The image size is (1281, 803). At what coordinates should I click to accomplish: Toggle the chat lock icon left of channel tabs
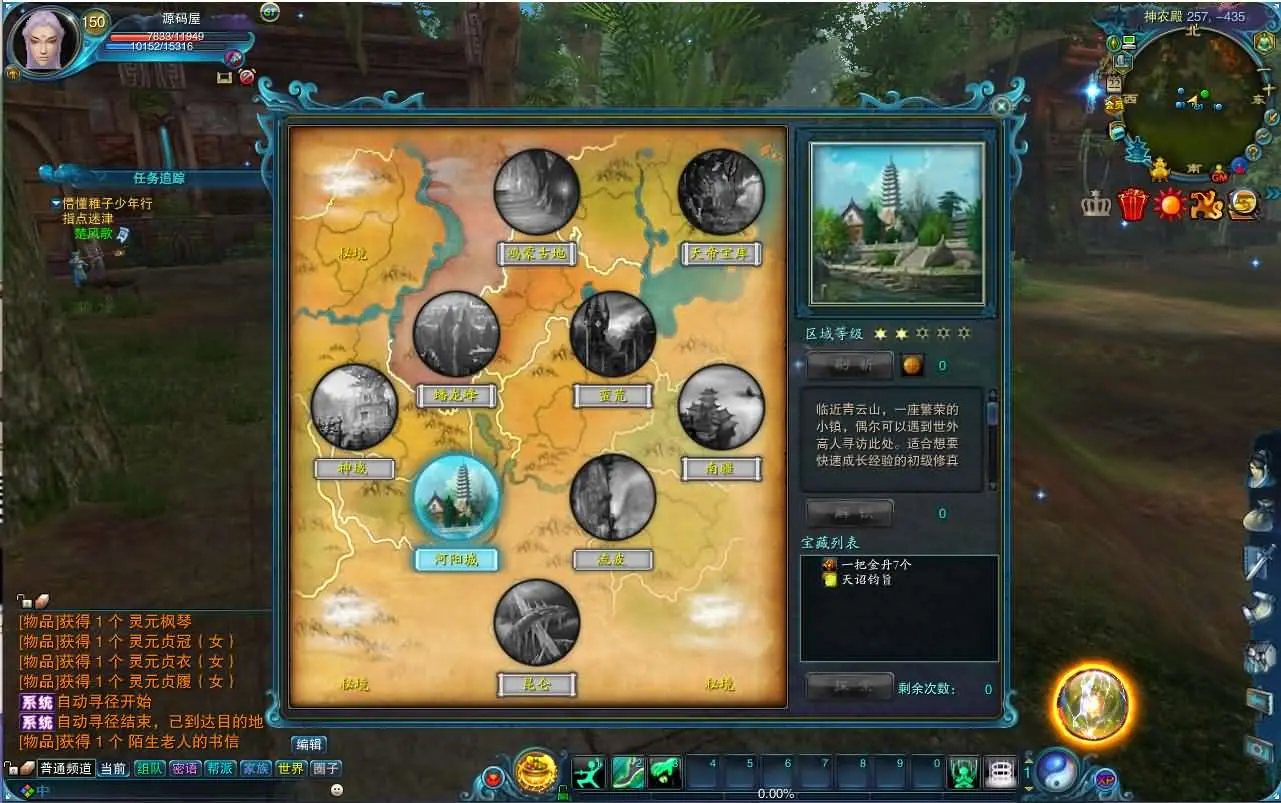tap(11, 769)
